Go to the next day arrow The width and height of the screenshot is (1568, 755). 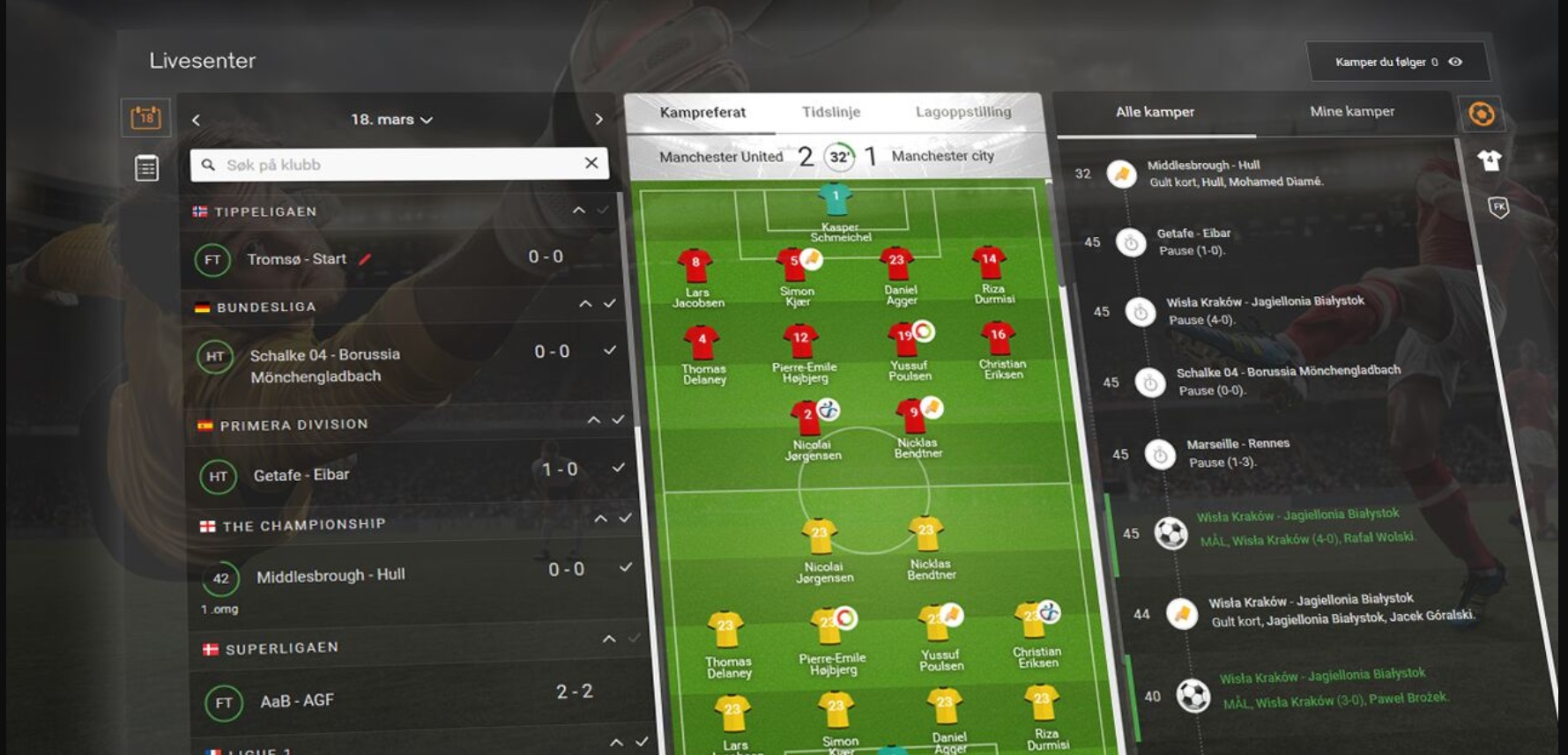pos(598,119)
